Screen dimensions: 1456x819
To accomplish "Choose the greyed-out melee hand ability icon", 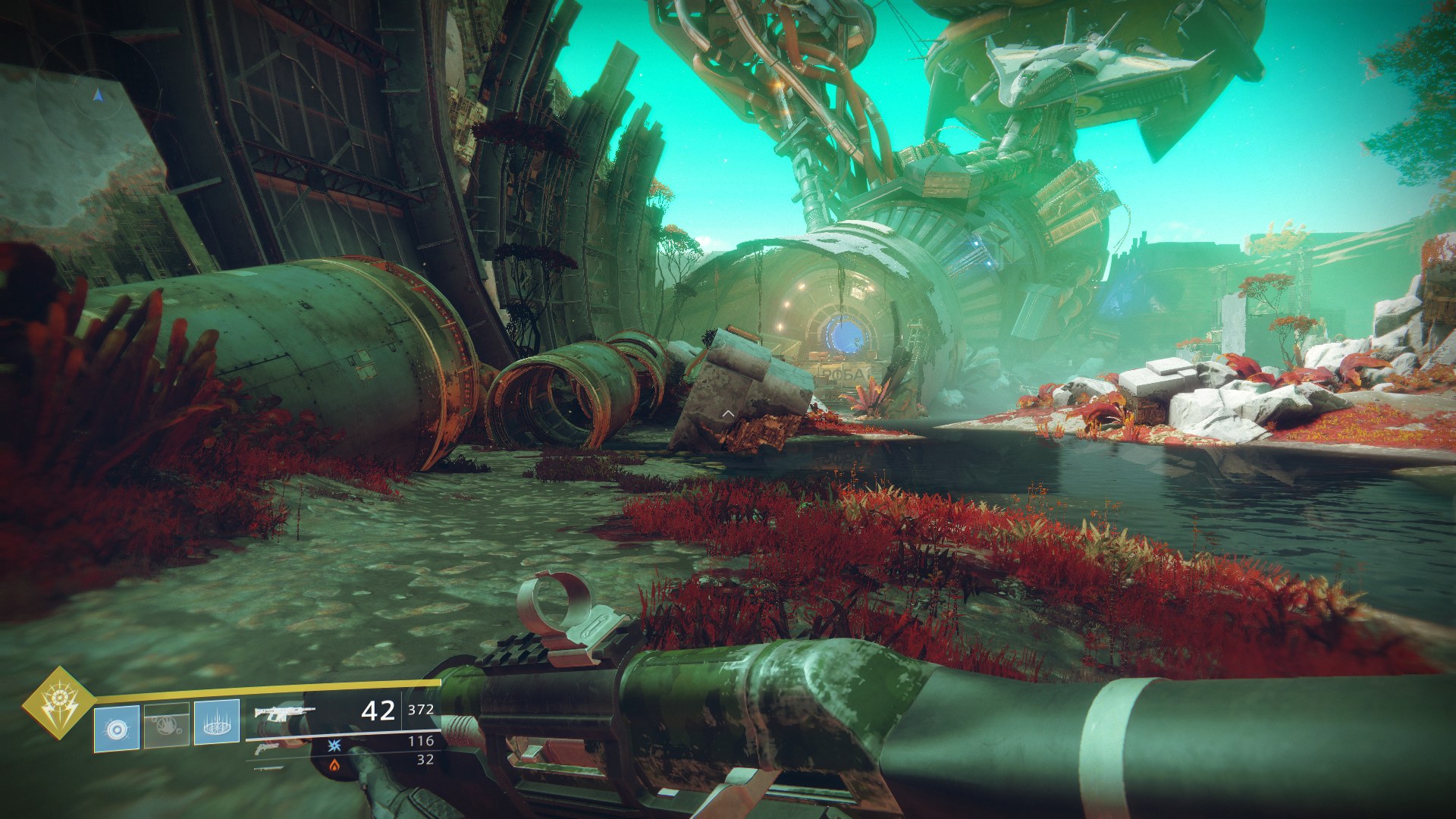I will pyautogui.click(x=166, y=727).
